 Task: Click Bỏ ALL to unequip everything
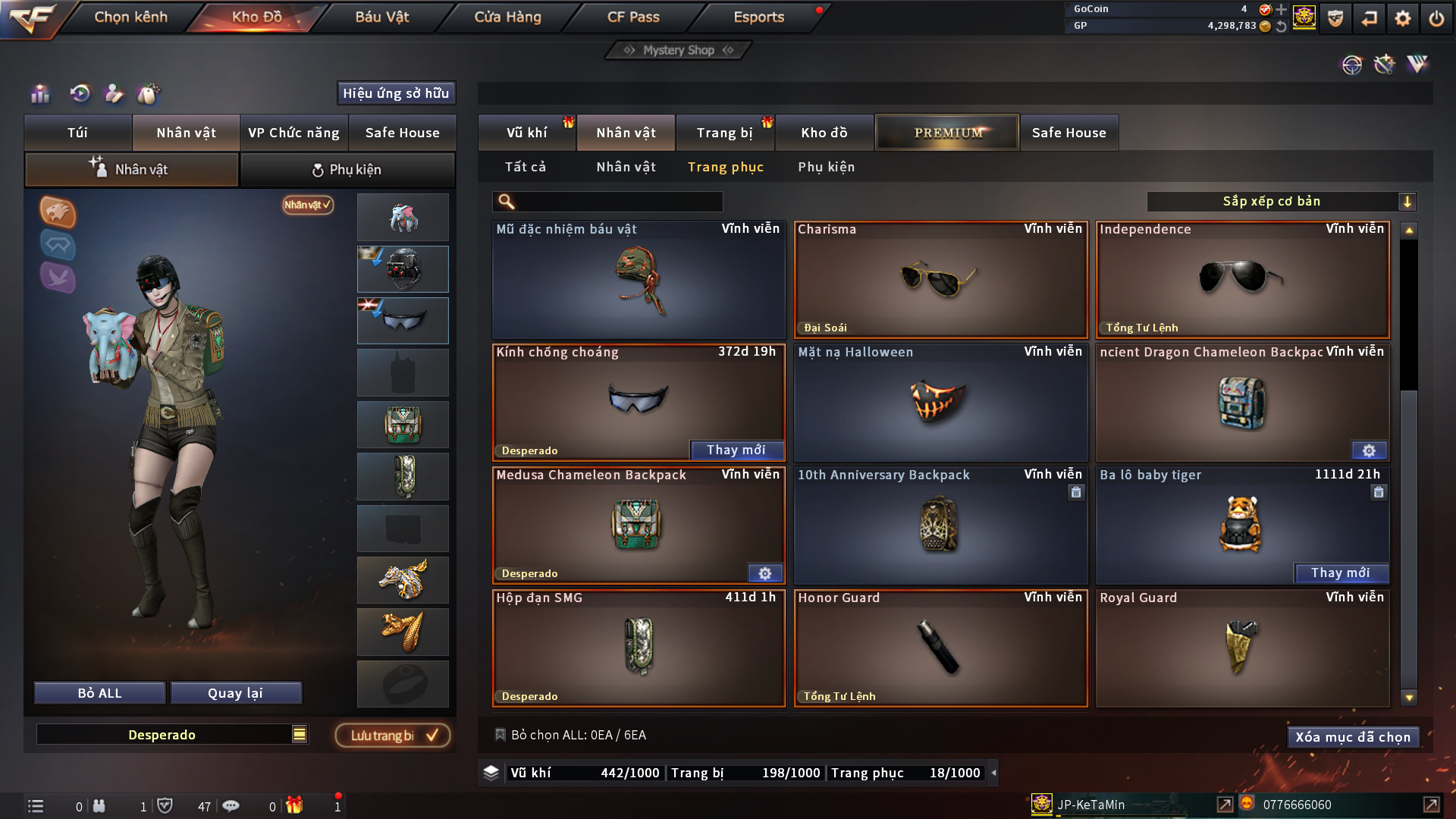tap(99, 693)
